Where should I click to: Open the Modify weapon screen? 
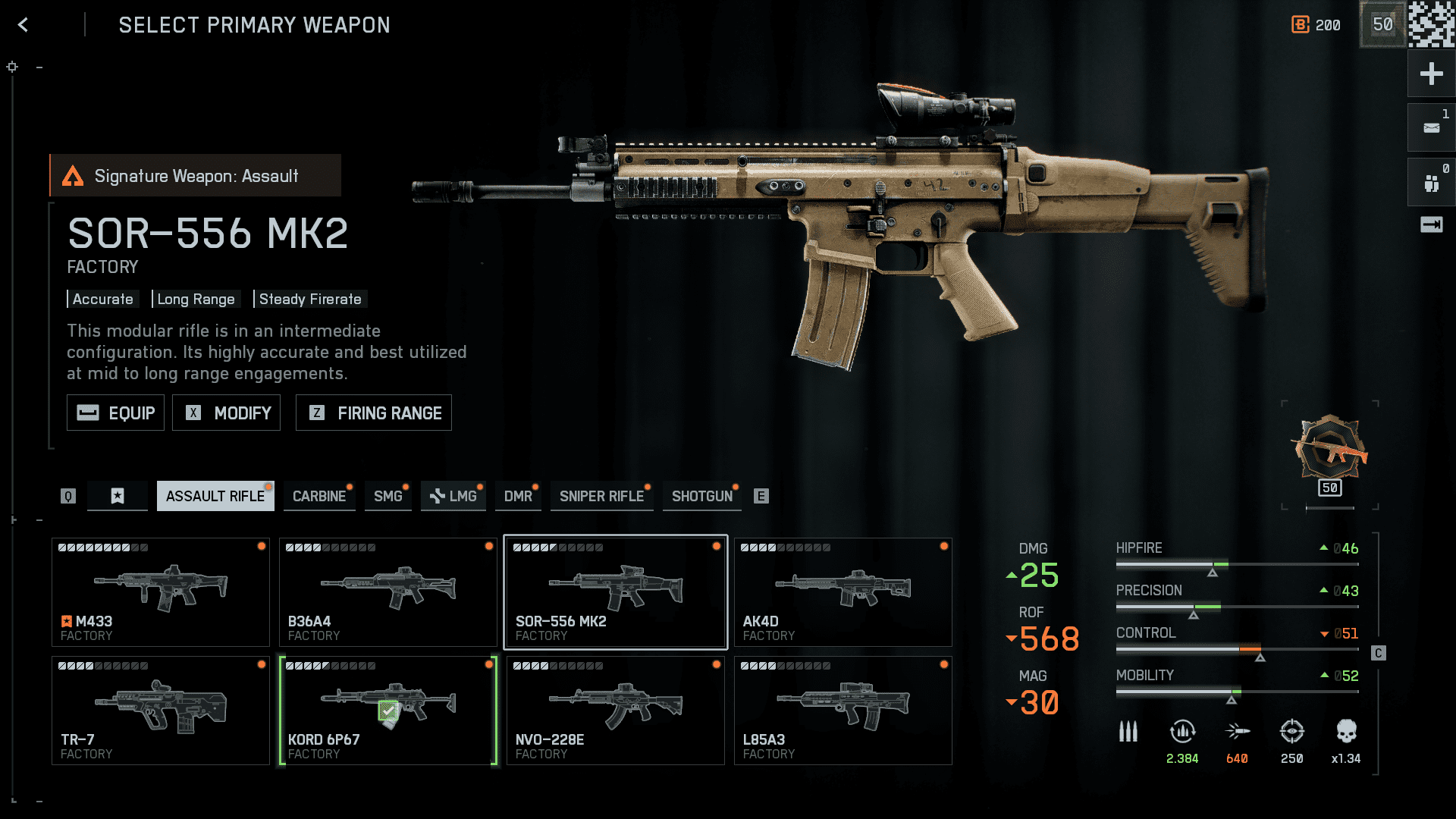pos(226,413)
